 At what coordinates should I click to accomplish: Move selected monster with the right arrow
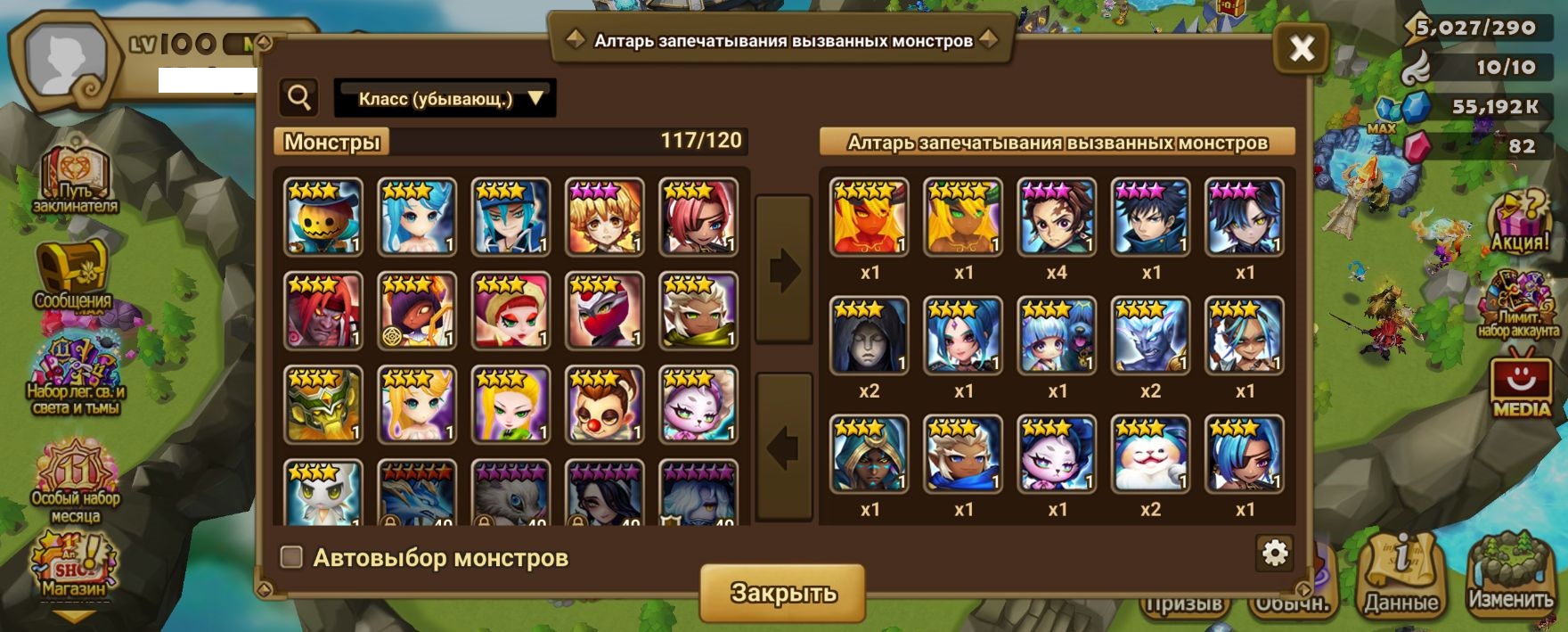[783, 270]
